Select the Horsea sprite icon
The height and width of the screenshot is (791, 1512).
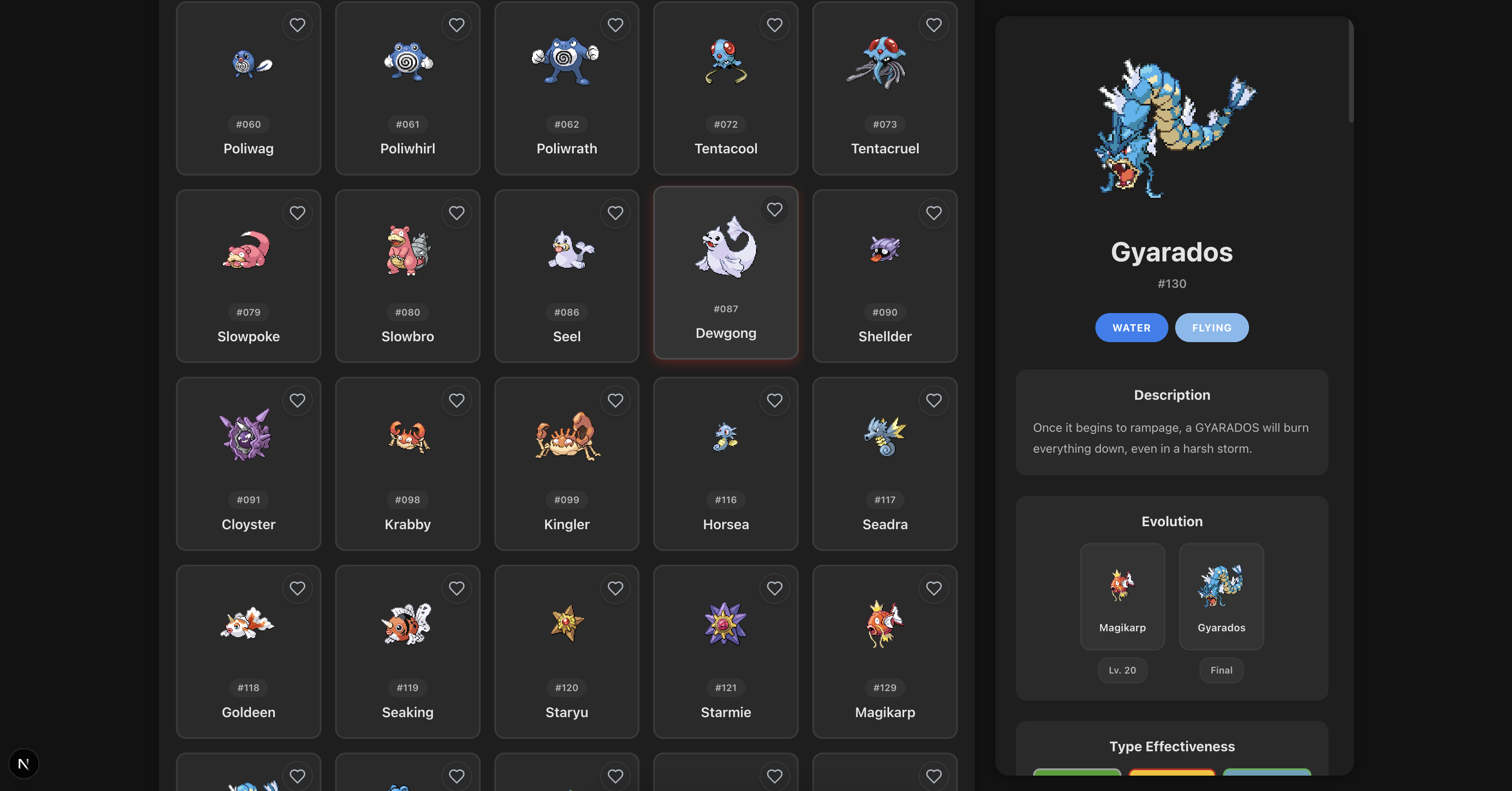[x=726, y=437]
